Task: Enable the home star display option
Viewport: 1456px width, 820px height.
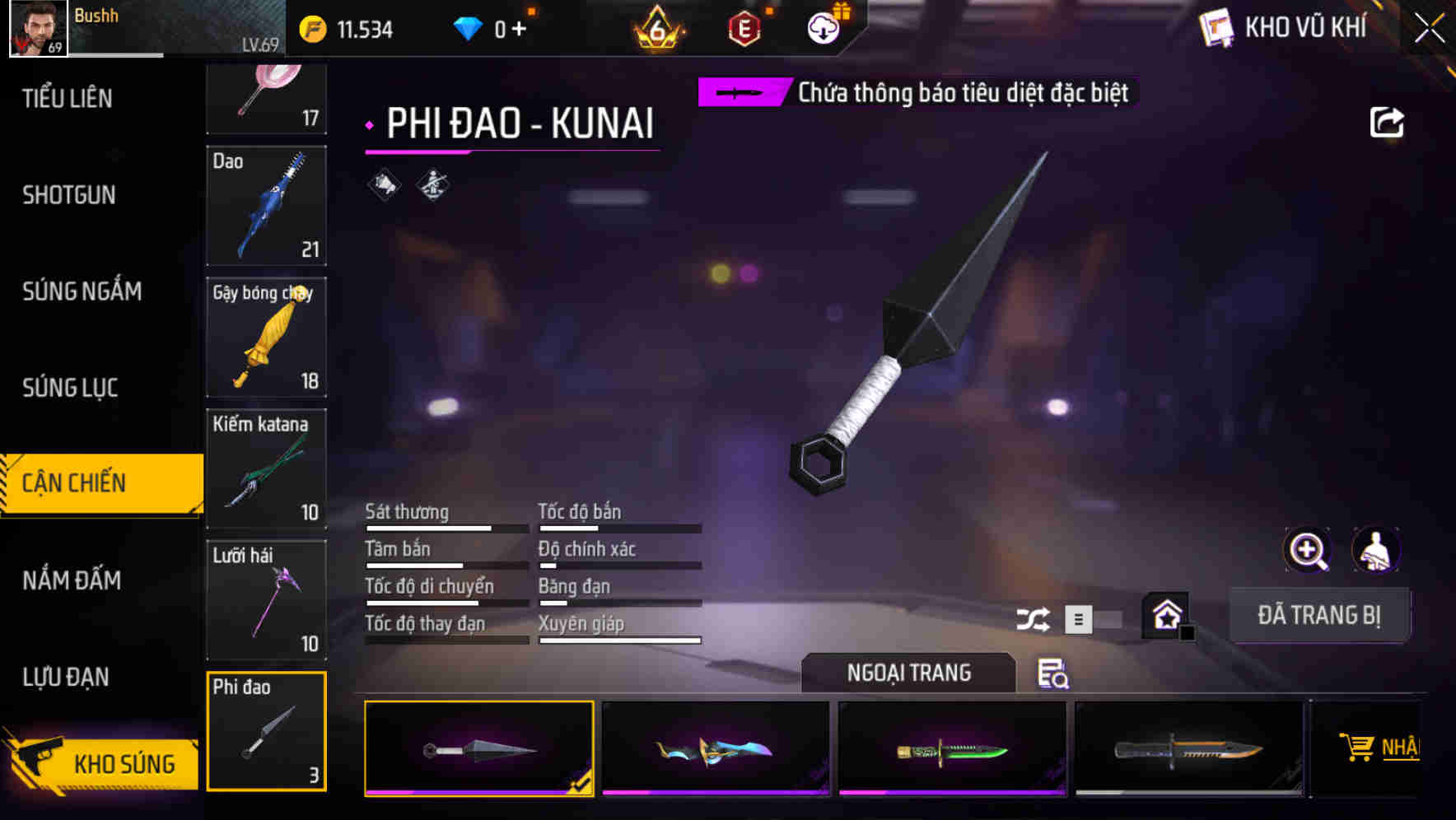Action: [1165, 615]
